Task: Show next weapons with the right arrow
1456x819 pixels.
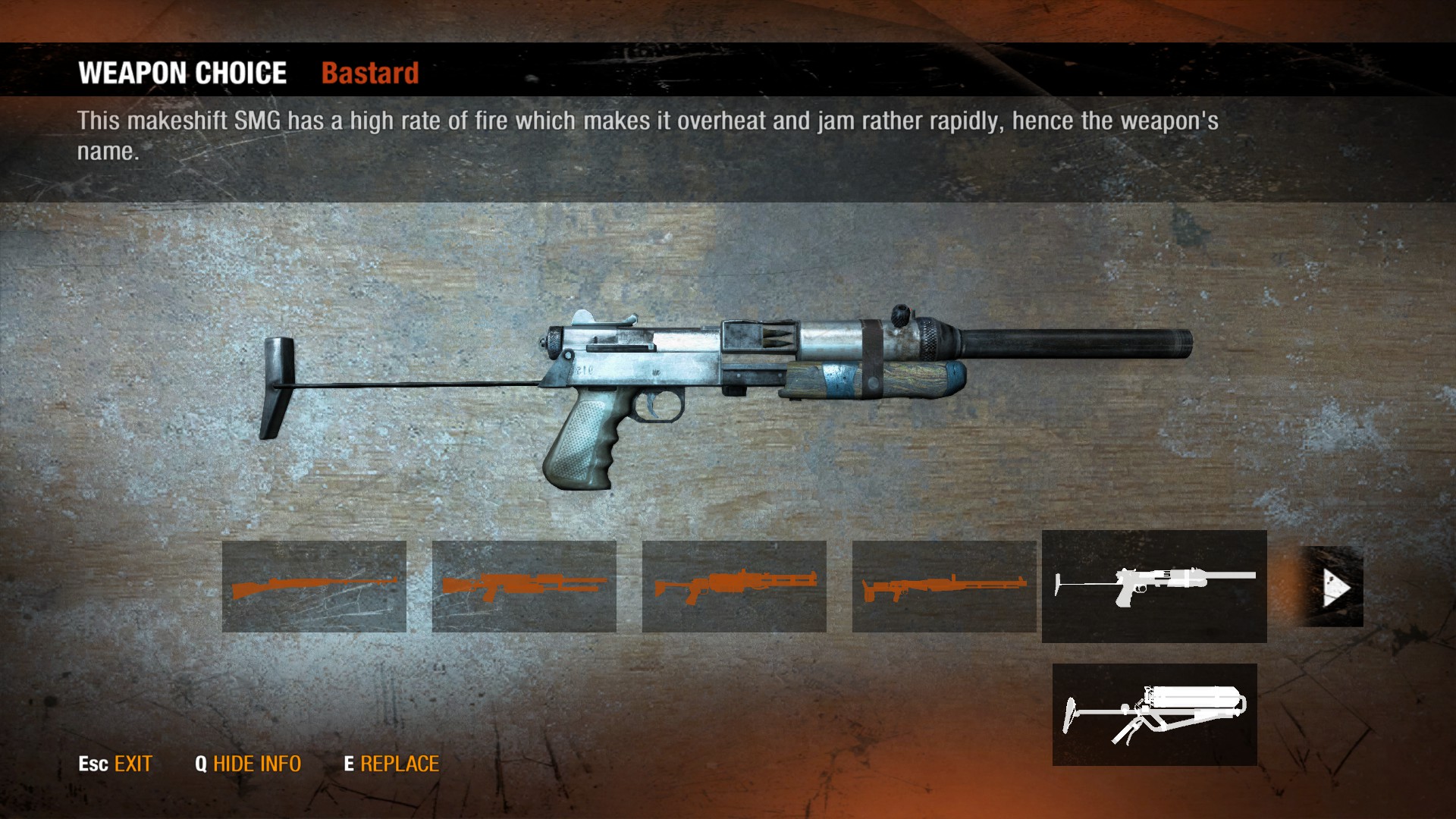Action: pyautogui.click(x=1335, y=587)
